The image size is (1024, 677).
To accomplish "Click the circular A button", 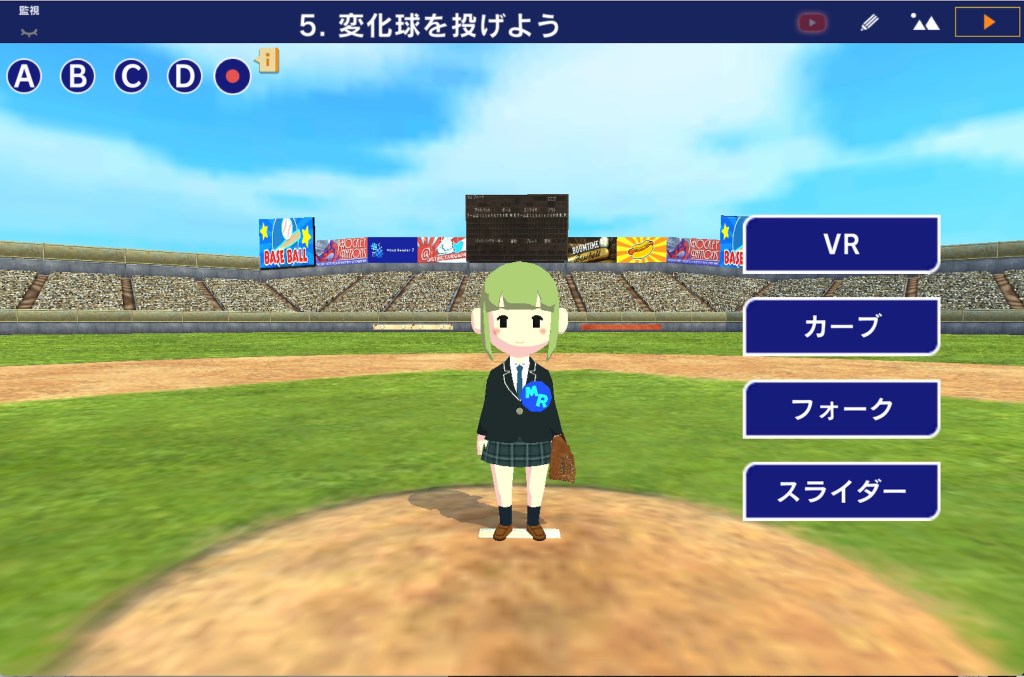I will pos(25,76).
